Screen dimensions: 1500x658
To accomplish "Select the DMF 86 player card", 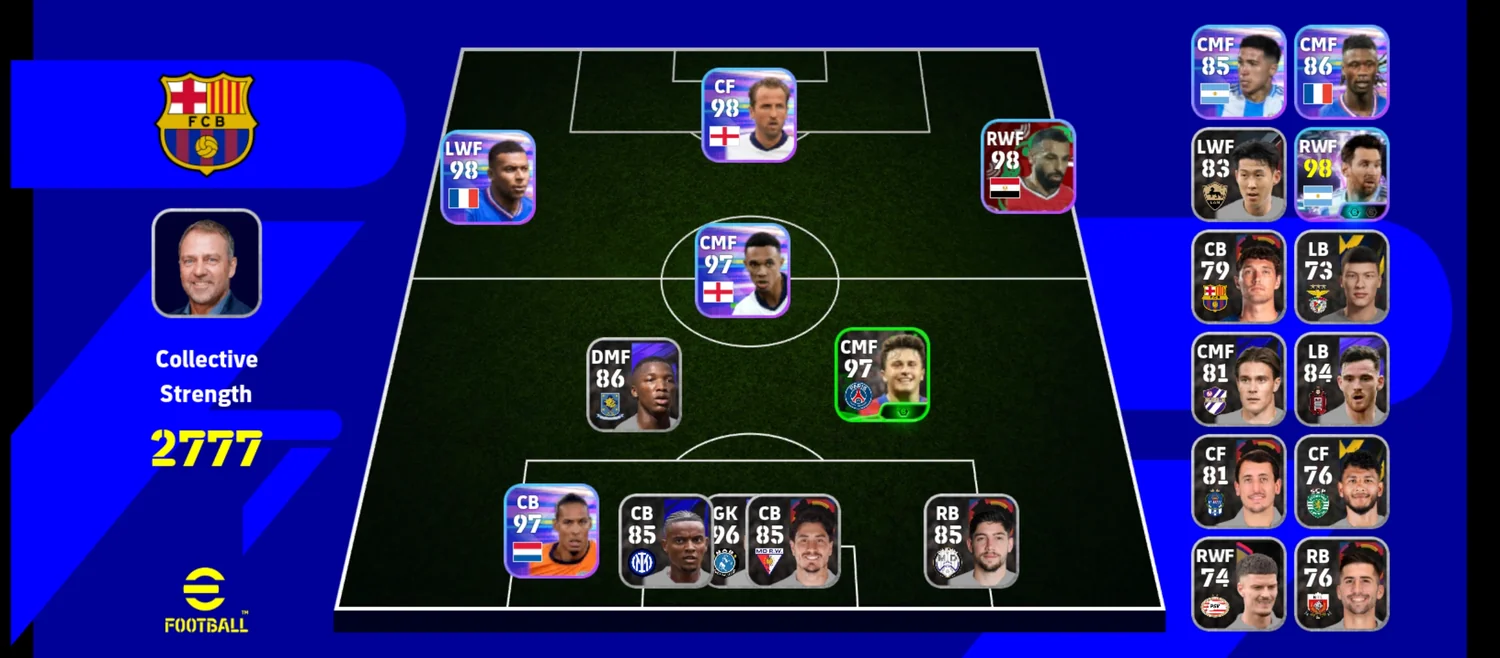I will [634, 385].
